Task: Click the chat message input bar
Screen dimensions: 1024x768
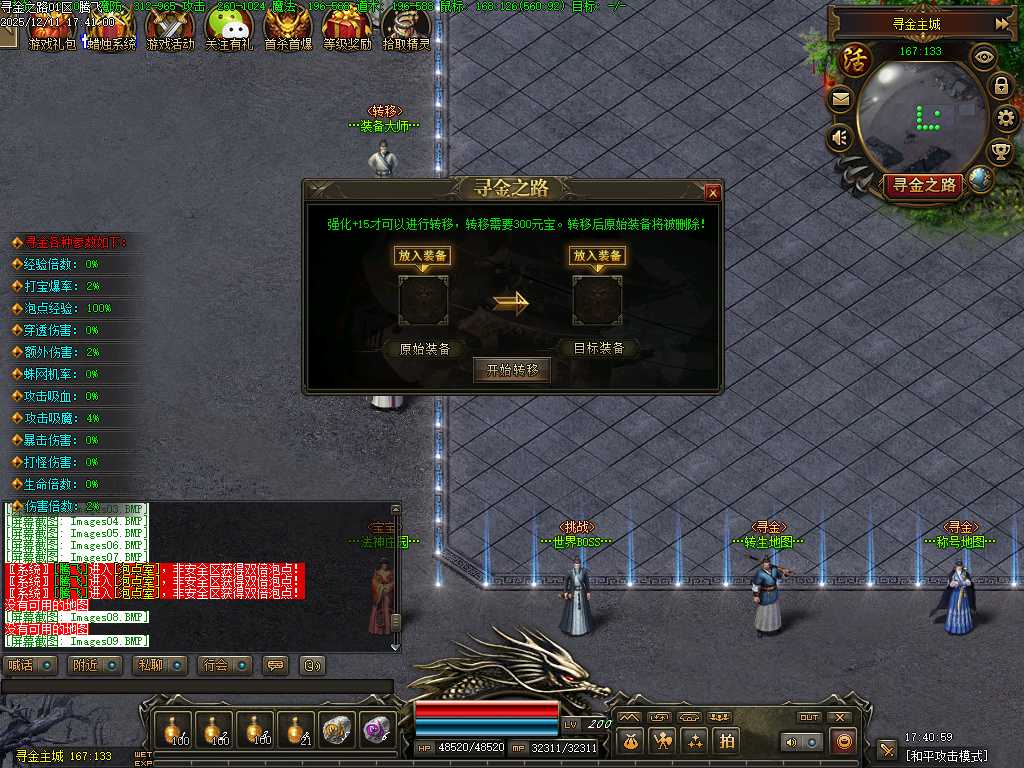Action: [x=197, y=686]
